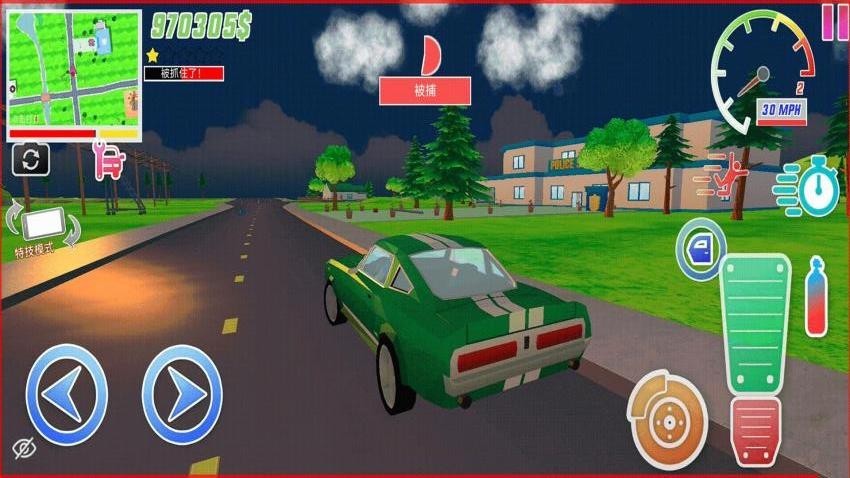This screenshot has height=478, width=850.
Task: Engage the orange handbrake disc button
Action: coord(666,419)
